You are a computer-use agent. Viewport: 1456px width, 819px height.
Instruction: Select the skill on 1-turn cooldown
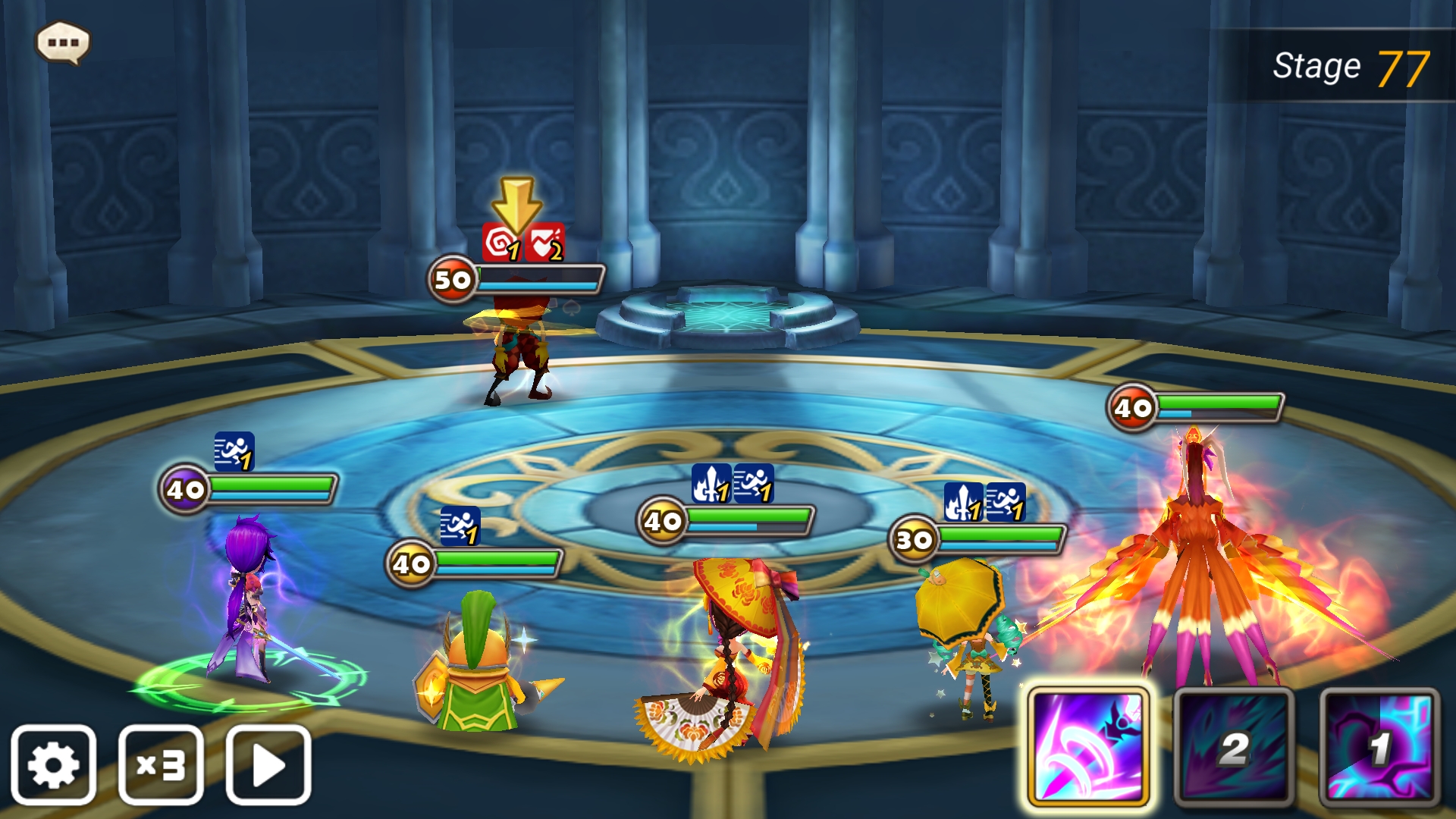click(1379, 747)
